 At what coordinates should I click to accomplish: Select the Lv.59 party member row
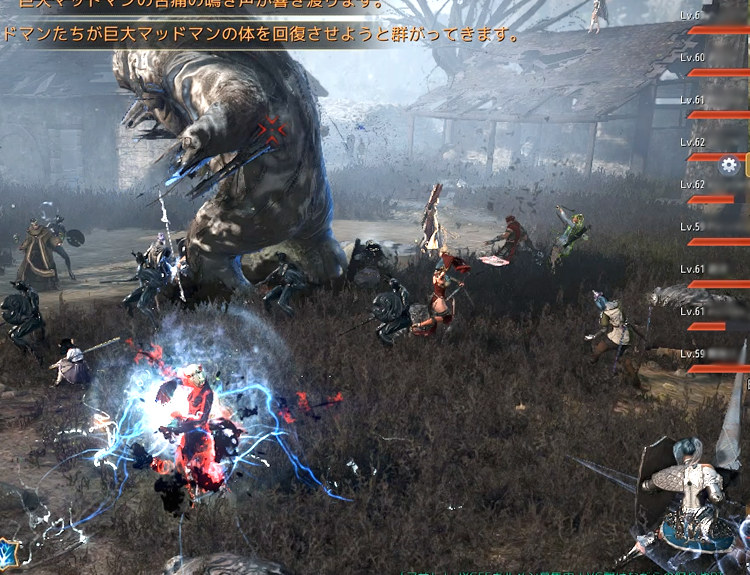pyautogui.click(x=714, y=361)
